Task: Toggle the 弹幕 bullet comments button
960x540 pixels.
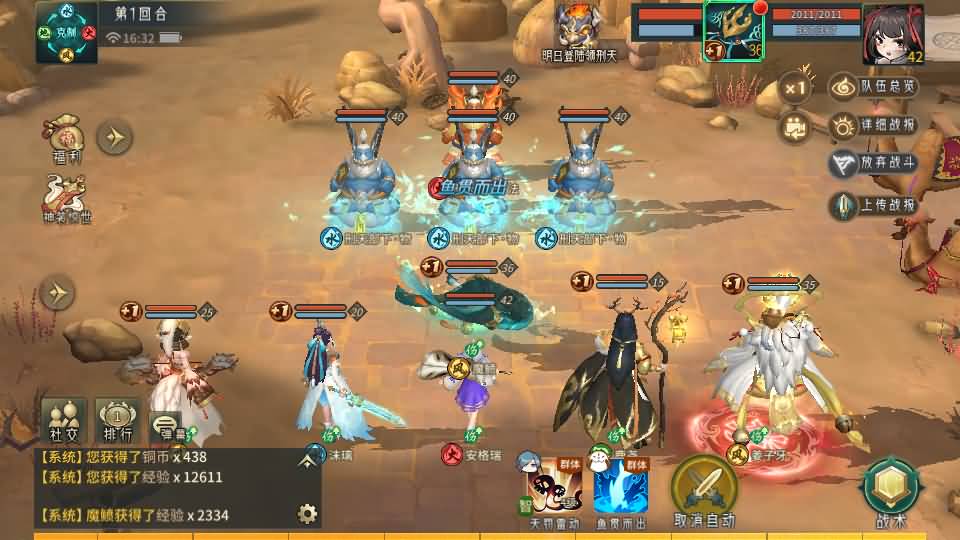Action: [166, 425]
